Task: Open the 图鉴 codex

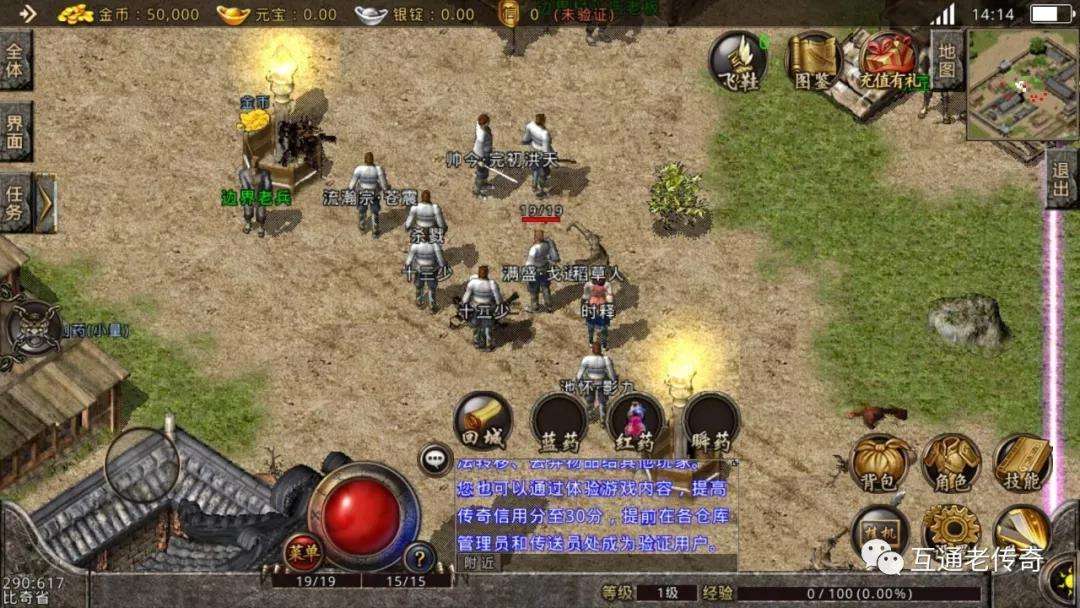Action: point(812,60)
